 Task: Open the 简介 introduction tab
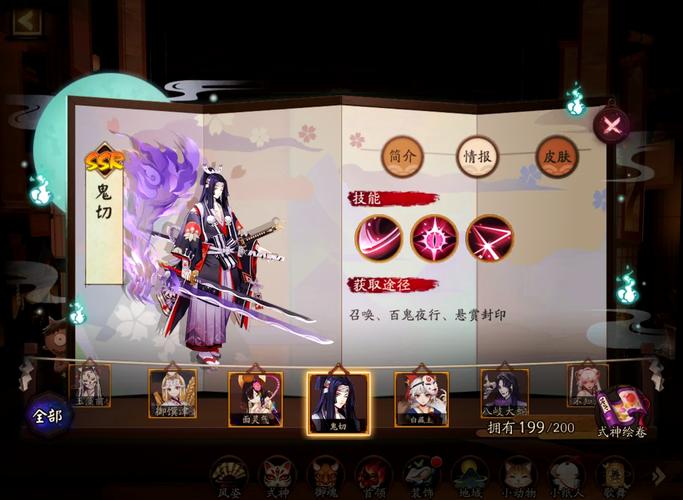coord(402,155)
